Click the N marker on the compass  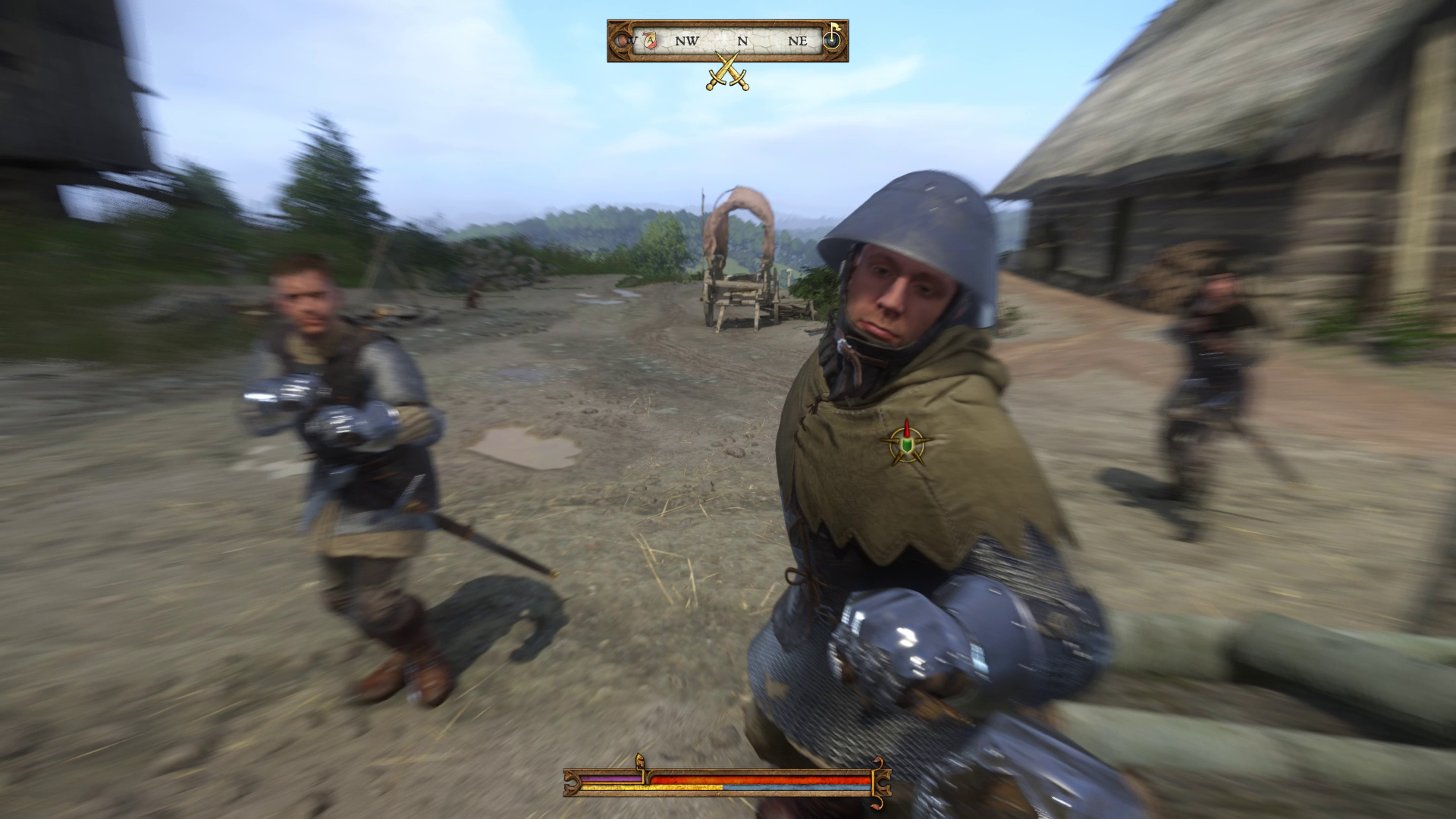(x=742, y=41)
